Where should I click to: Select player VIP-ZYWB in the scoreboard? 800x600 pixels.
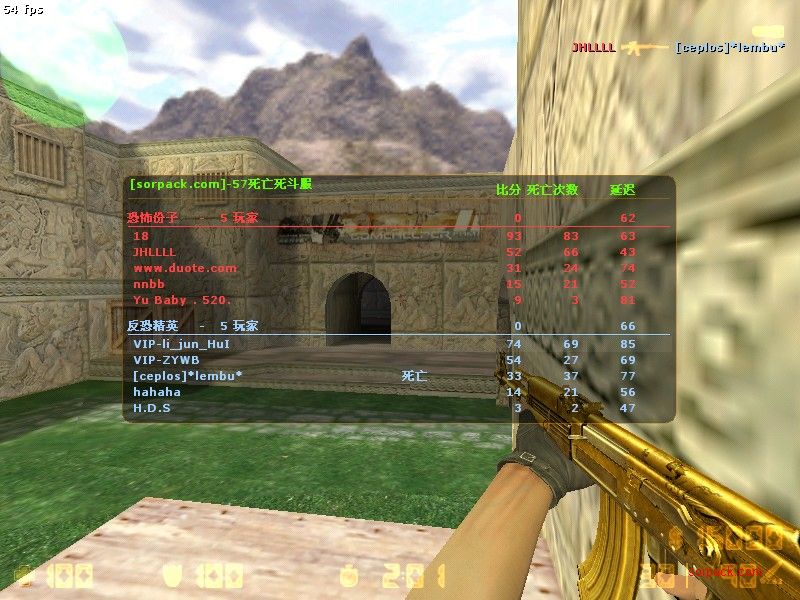tap(166, 360)
